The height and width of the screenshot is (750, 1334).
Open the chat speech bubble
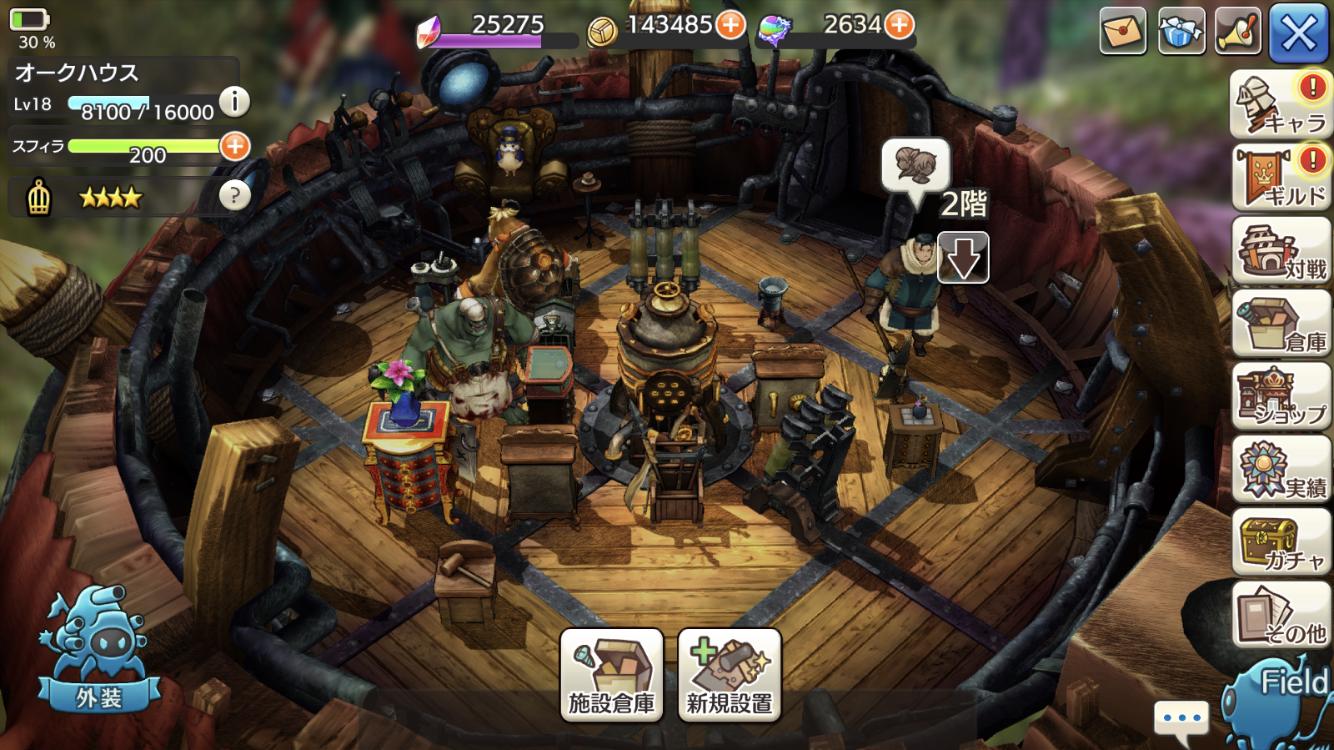click(x=1181, y=718)
